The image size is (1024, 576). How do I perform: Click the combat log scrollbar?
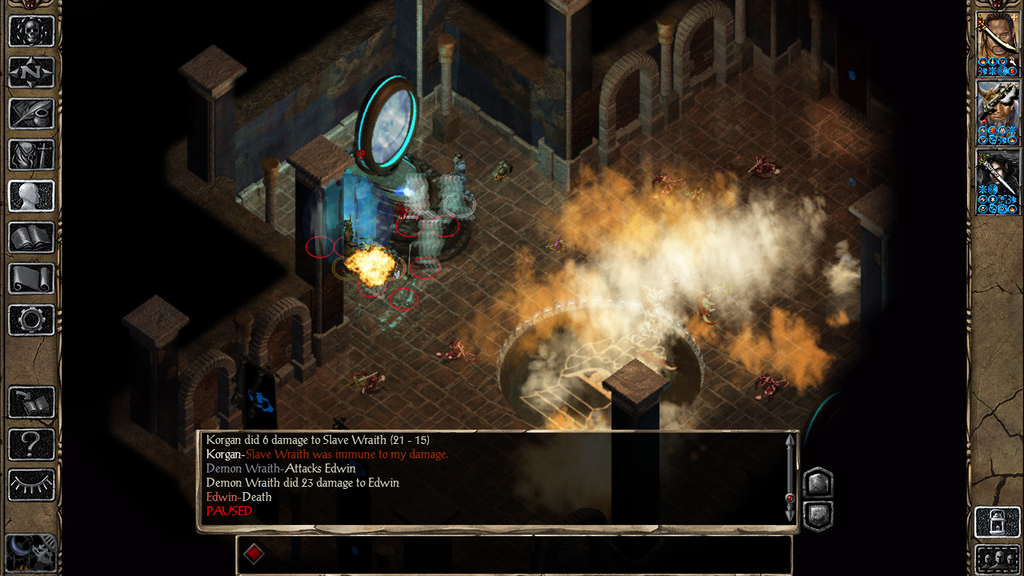tap(790, 478)
